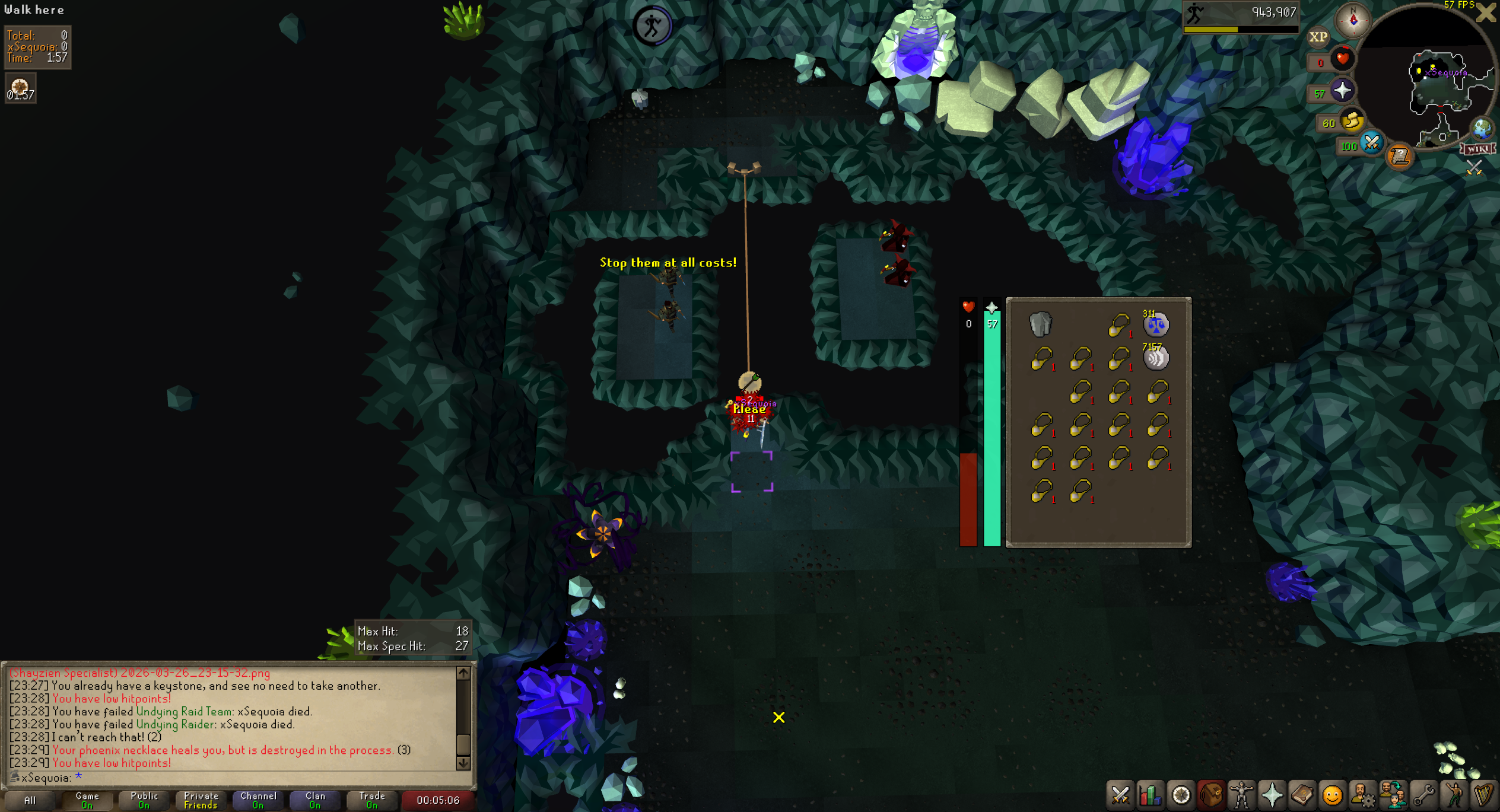Click the compass to face north
This screenshot has width=1500, height=812.
click(x=1353, y=20)
